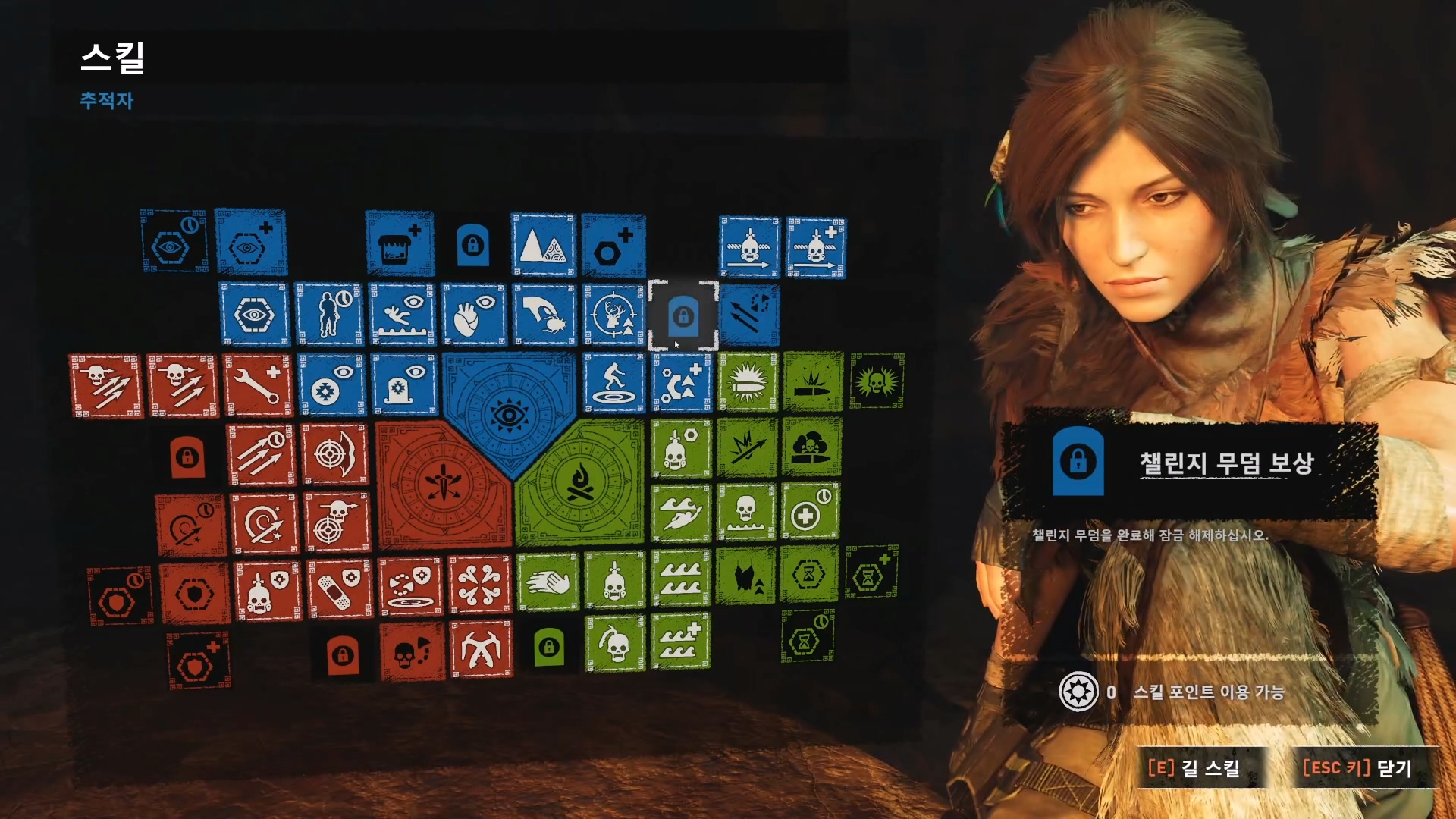Select the red wrench with plus skill

click(x=258, y=384)
